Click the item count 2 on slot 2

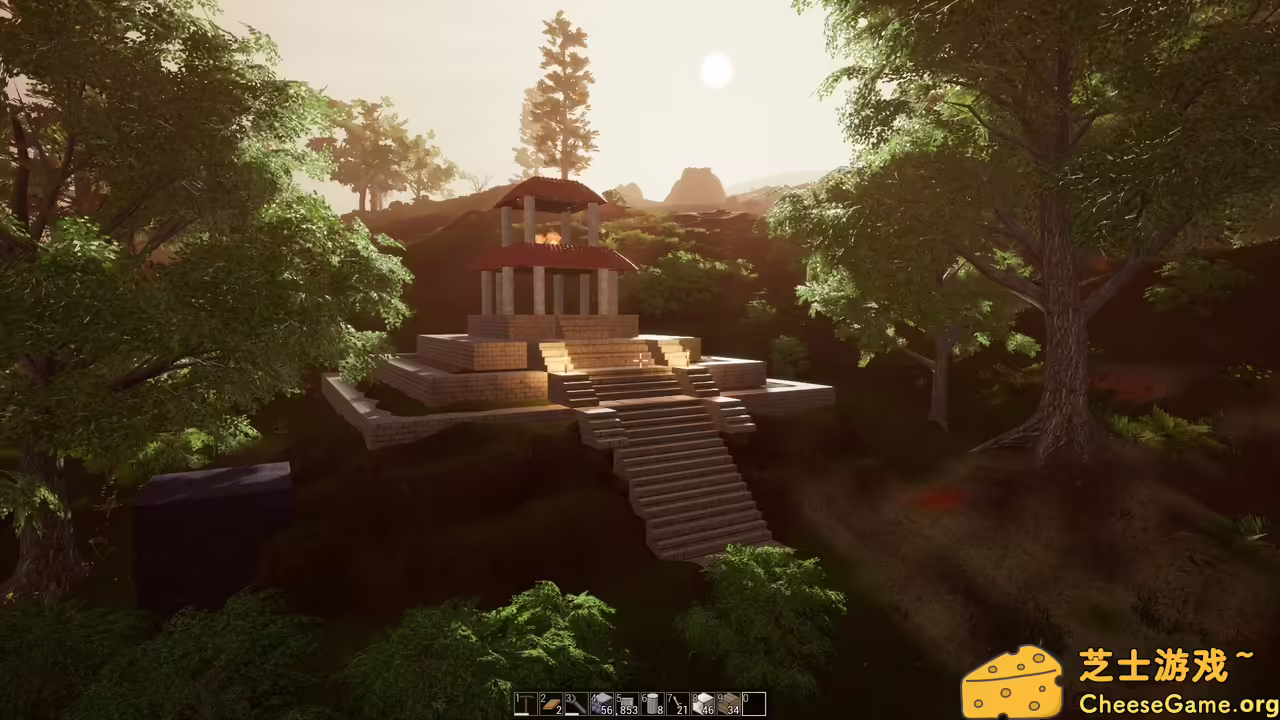coord(557,711)
